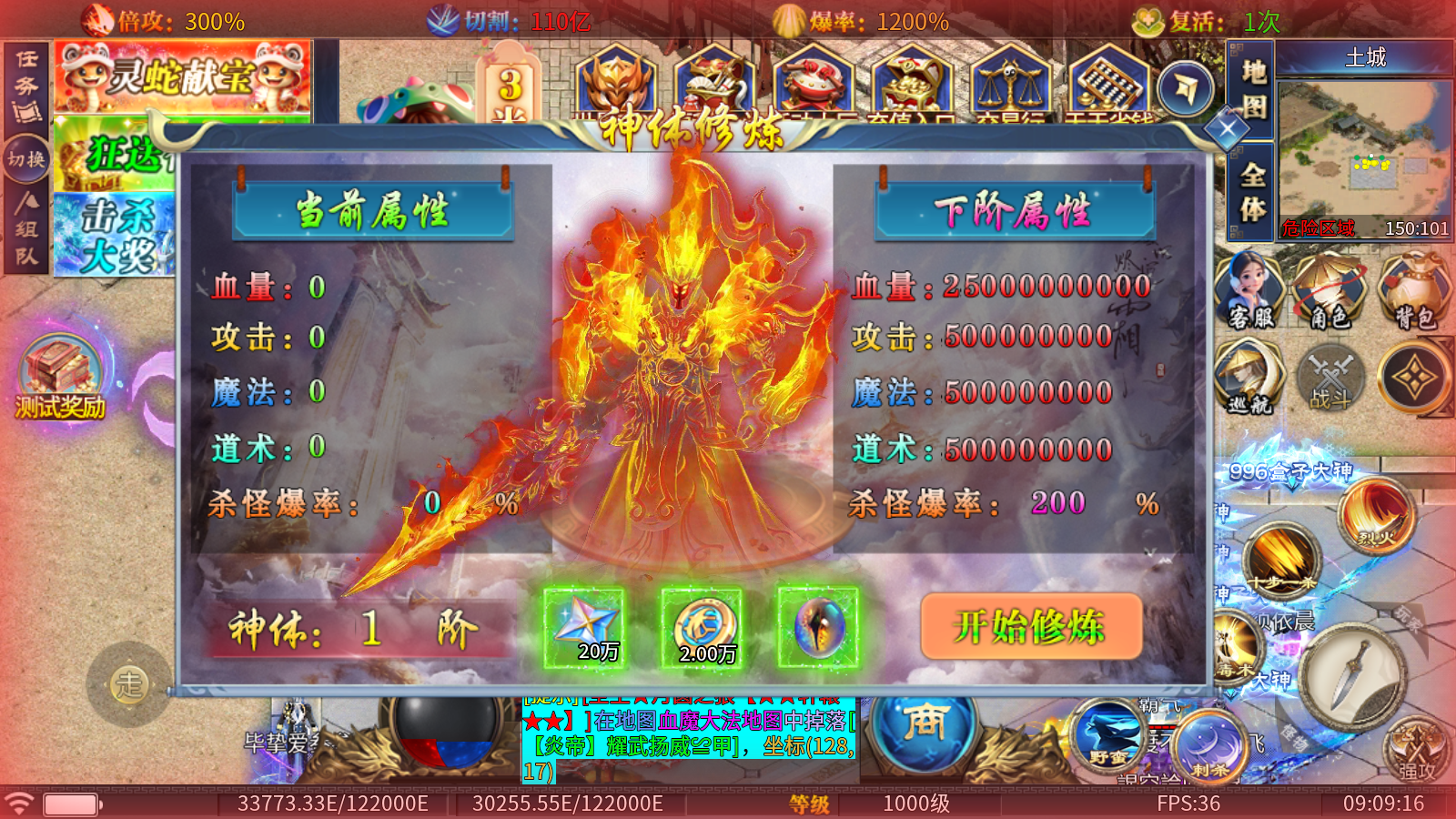Open the 背包 backpack
This screenshot has width=1456, height=819.
pyautogui.click(x=1413, y=291)
